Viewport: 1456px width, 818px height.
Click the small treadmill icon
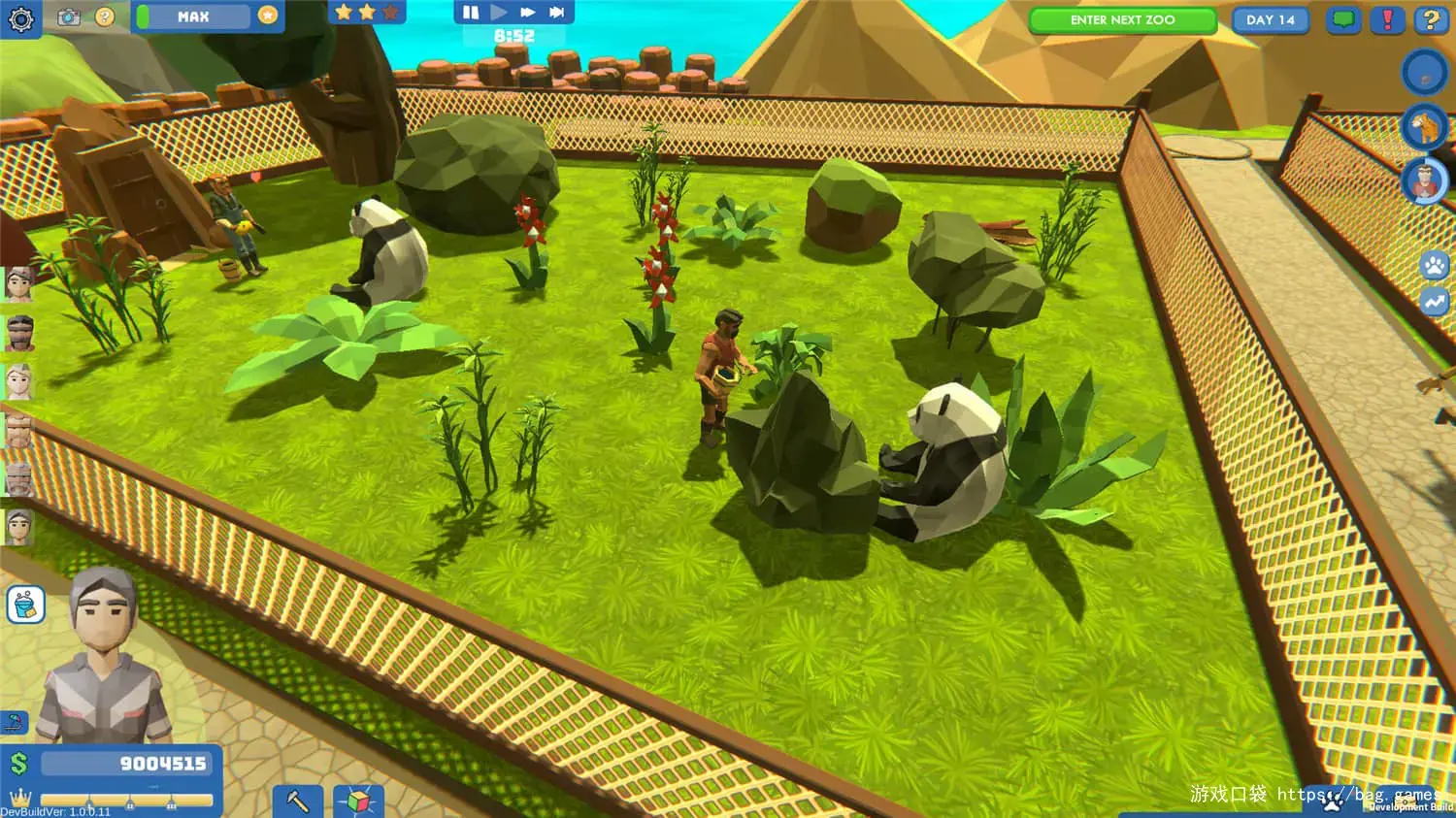(15, 723)
